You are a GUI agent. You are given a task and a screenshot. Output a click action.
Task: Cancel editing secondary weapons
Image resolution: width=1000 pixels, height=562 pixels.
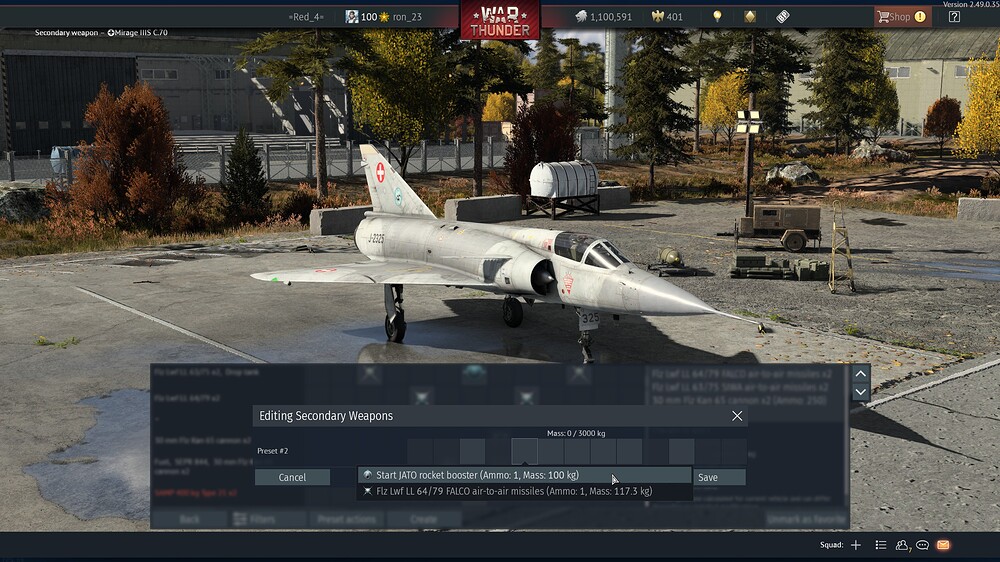pyautogui.click(x=292, y=477)
